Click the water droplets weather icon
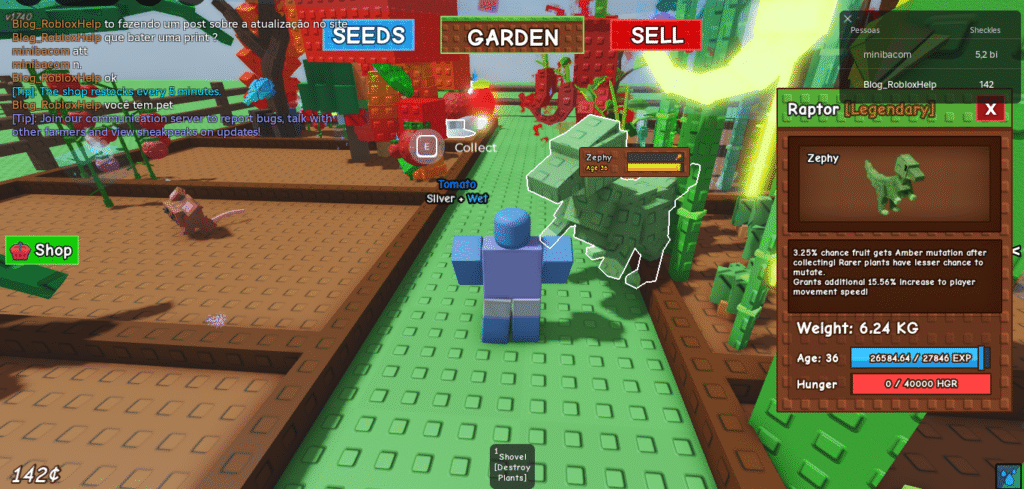 [1007, 473]
